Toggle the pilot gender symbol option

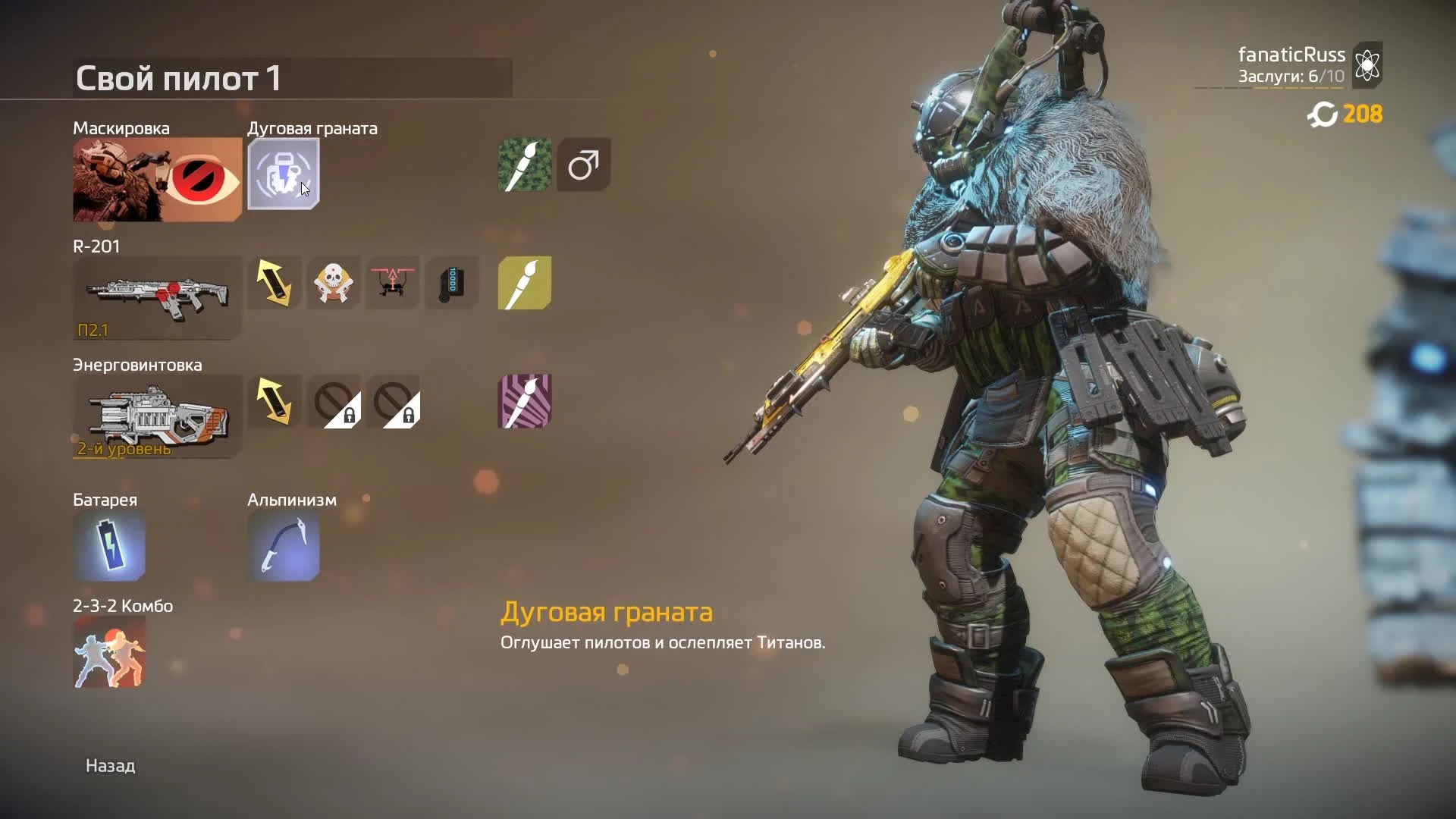(583, 165)
